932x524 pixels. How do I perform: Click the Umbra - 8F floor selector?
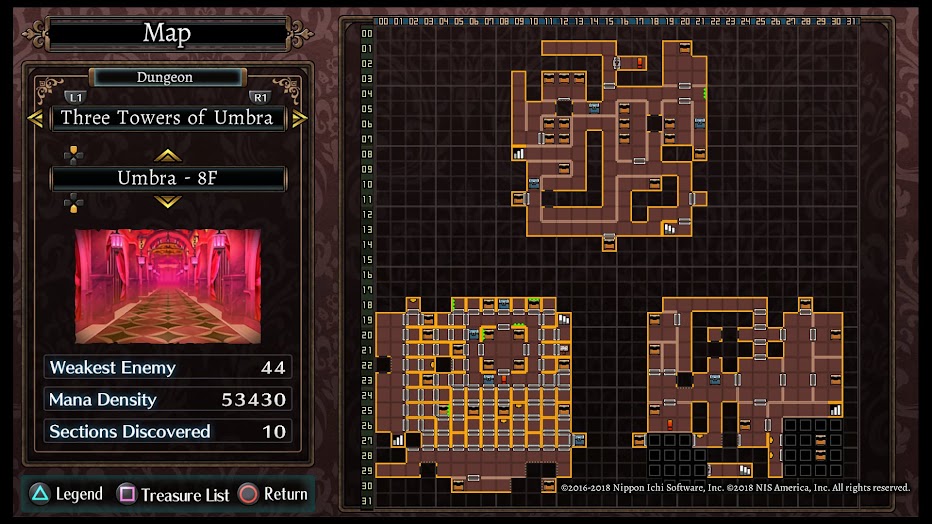coord(167,179)
